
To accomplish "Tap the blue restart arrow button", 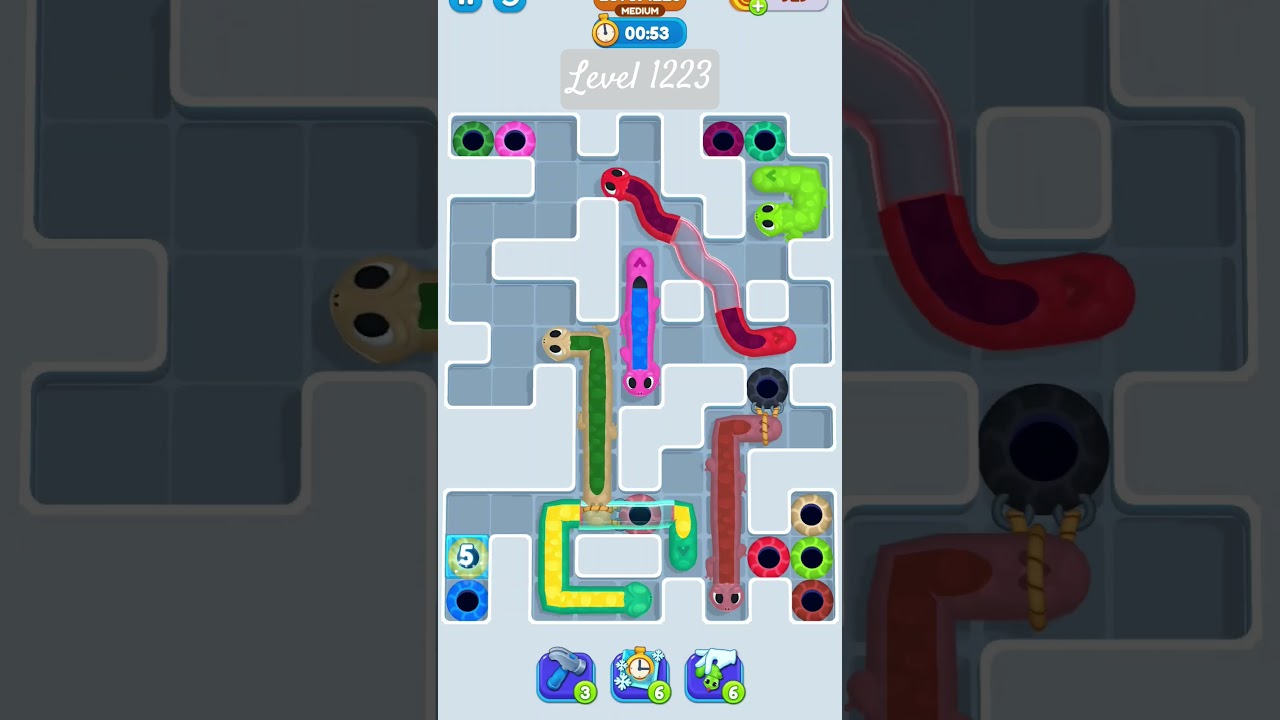I will coord(508,4).
